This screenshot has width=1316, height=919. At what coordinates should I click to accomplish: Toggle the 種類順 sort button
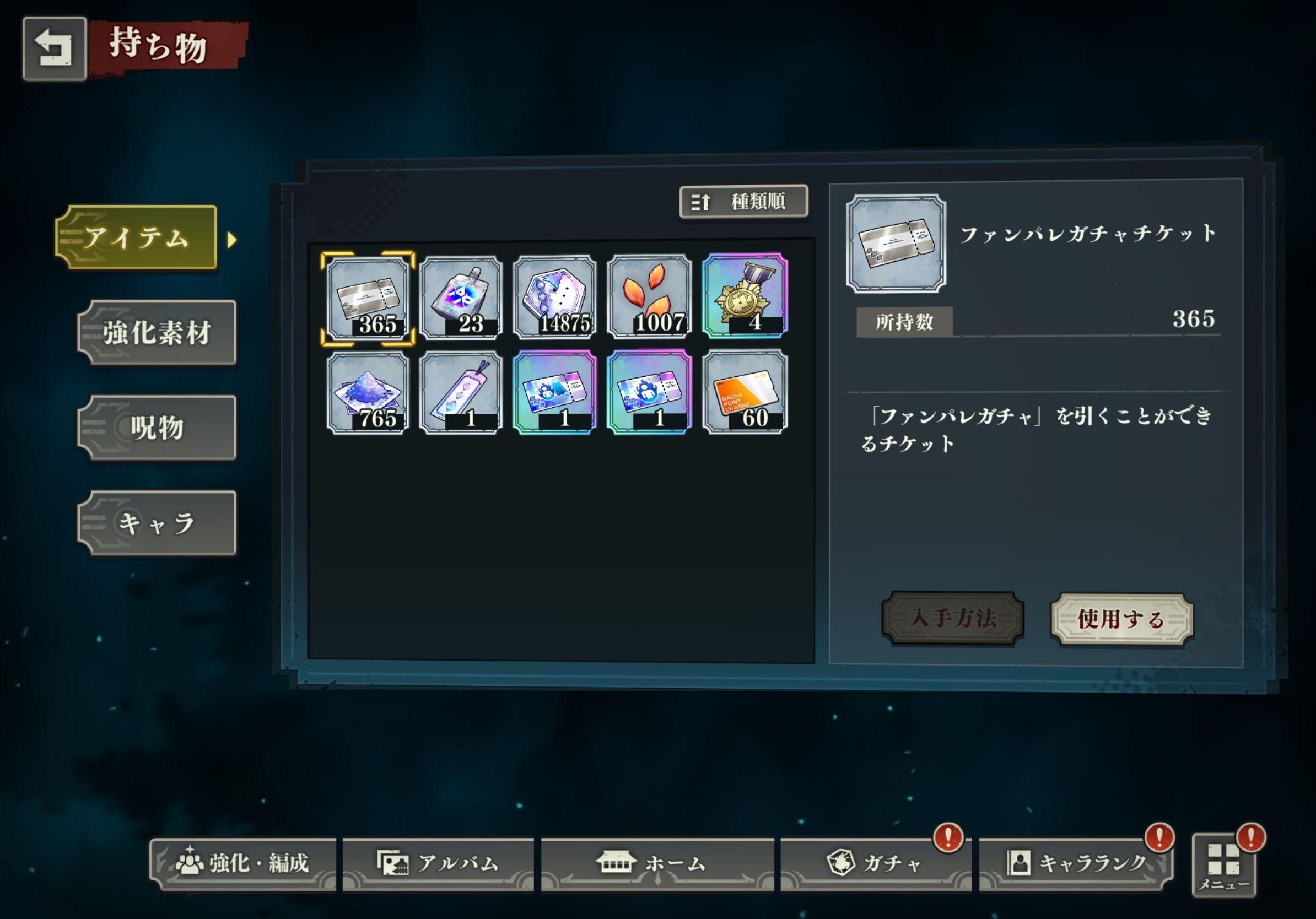pyautogui.click(x=743, y=202)
